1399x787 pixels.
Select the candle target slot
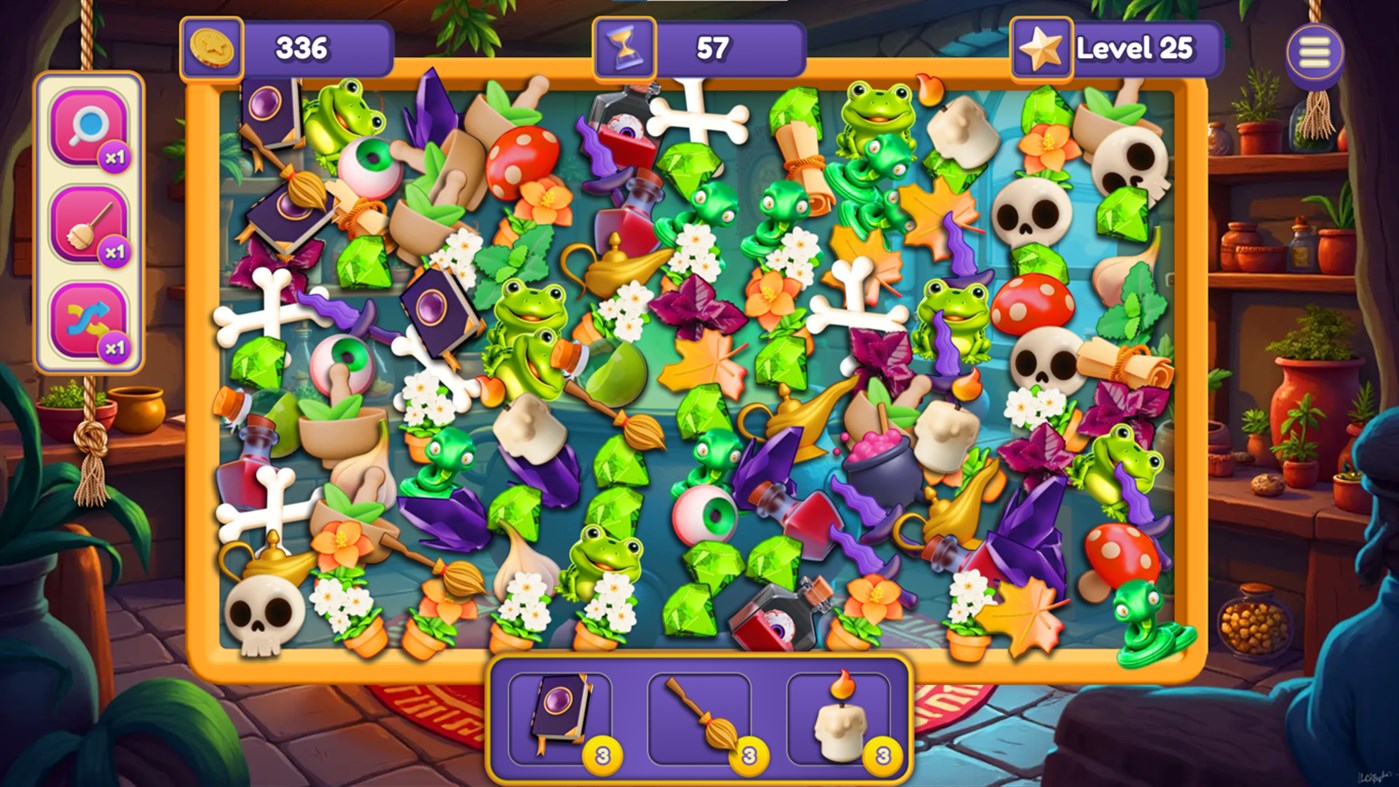pyautogui.click(x=839, y=718)
